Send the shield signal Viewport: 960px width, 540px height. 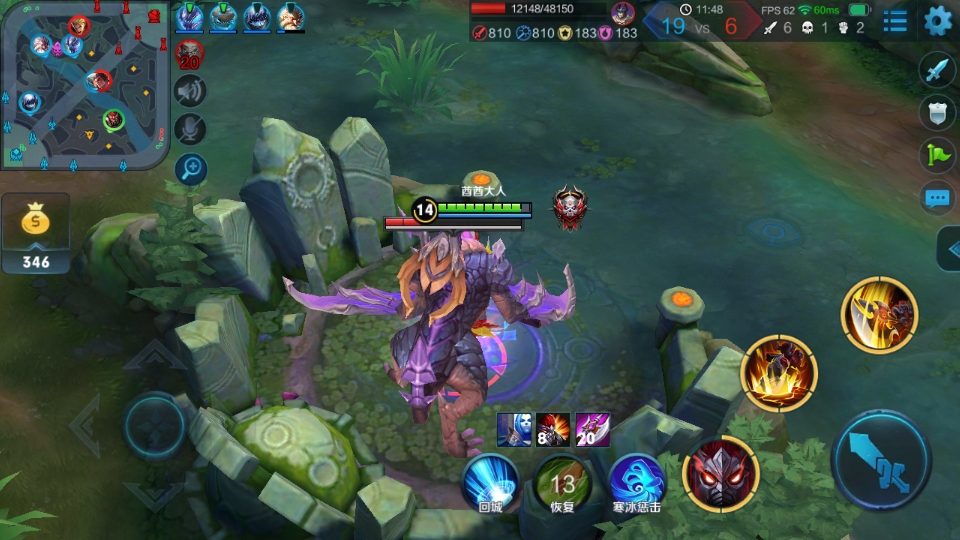tap(937, 112)
